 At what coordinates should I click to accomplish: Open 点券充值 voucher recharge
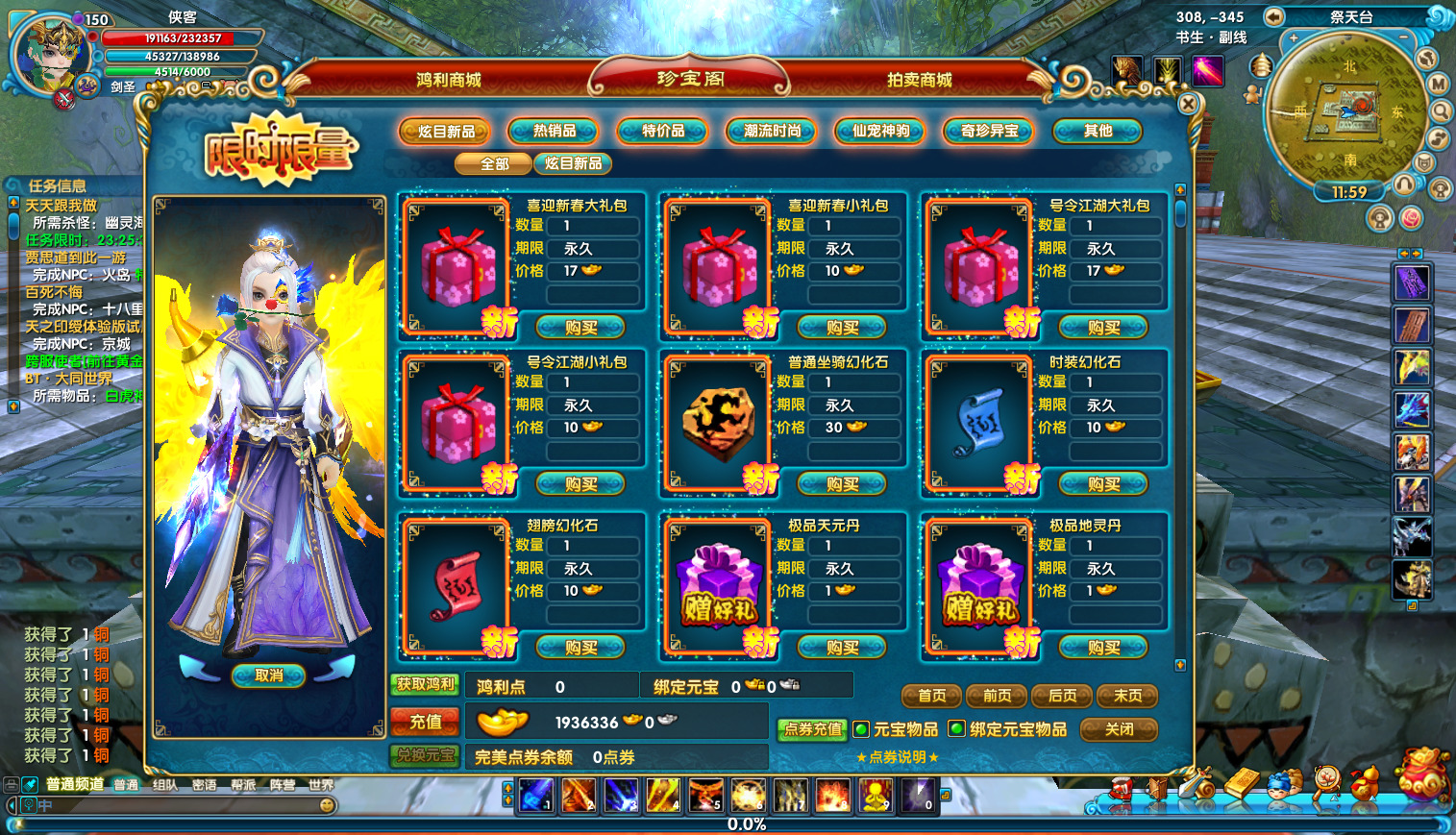pos(812,729)
